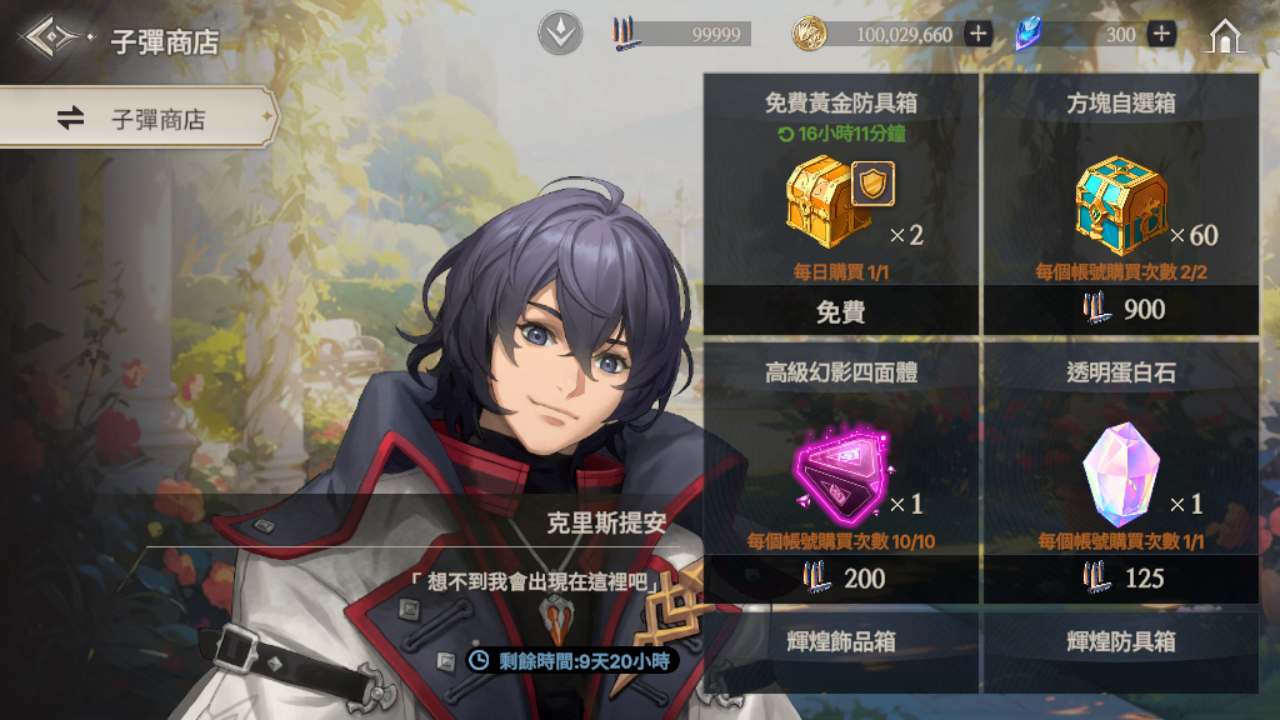Open the 輝煌防具箱 shop item
Viewport: 1280px width, 720px height.
1121,650
